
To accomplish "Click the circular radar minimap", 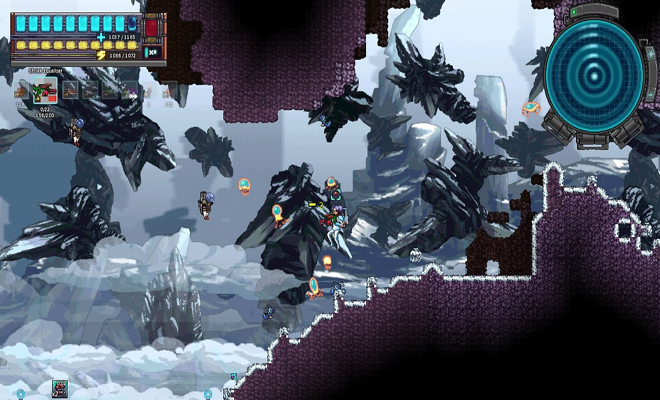I will (594, 73).
